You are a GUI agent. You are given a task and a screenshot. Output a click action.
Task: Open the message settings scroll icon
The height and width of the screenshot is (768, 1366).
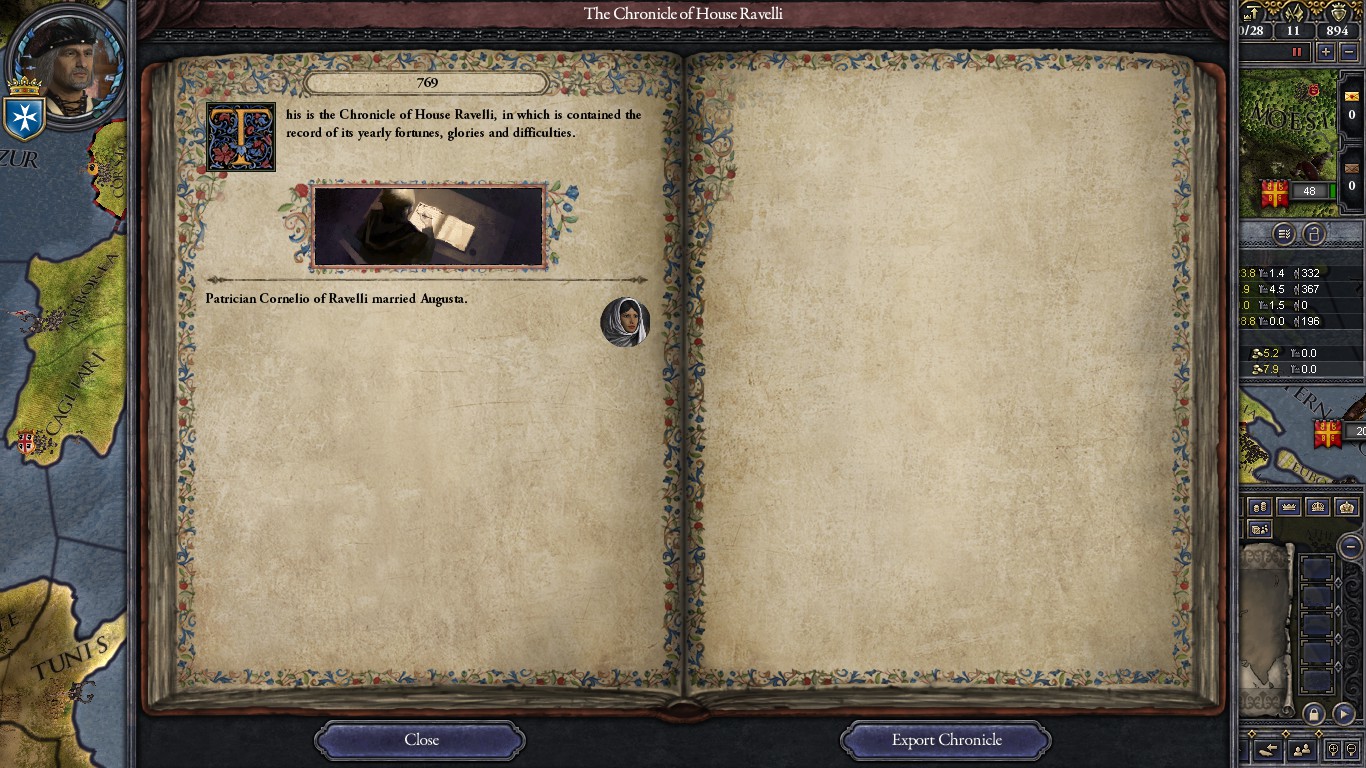[x=1285, y=233]
